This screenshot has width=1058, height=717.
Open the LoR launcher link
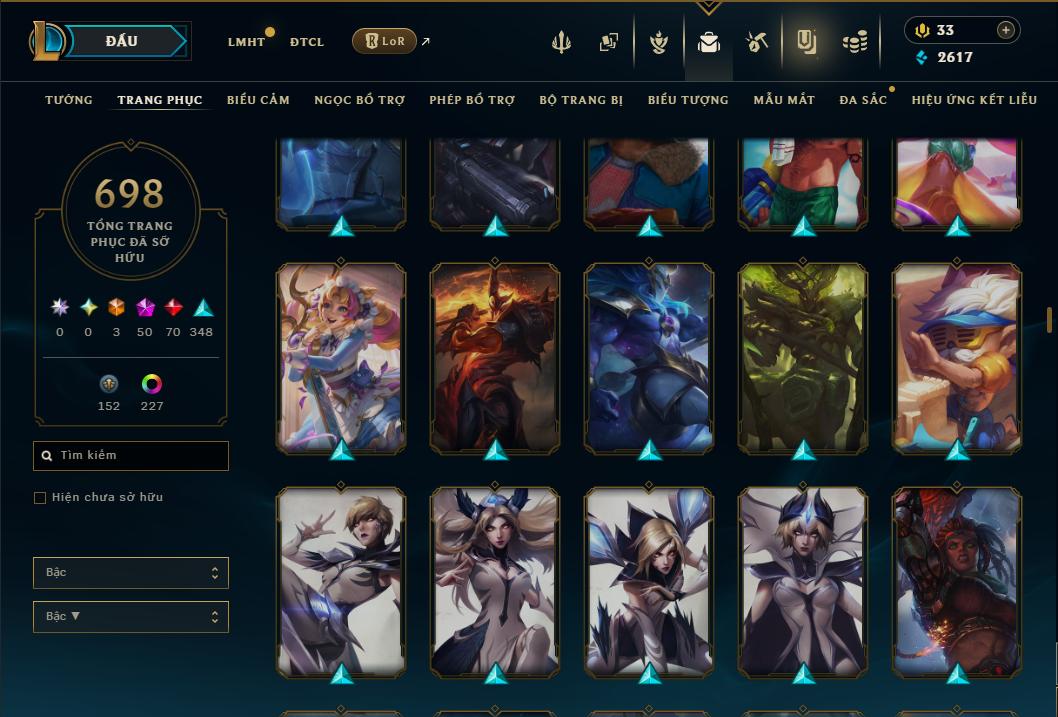click(384, 41)
